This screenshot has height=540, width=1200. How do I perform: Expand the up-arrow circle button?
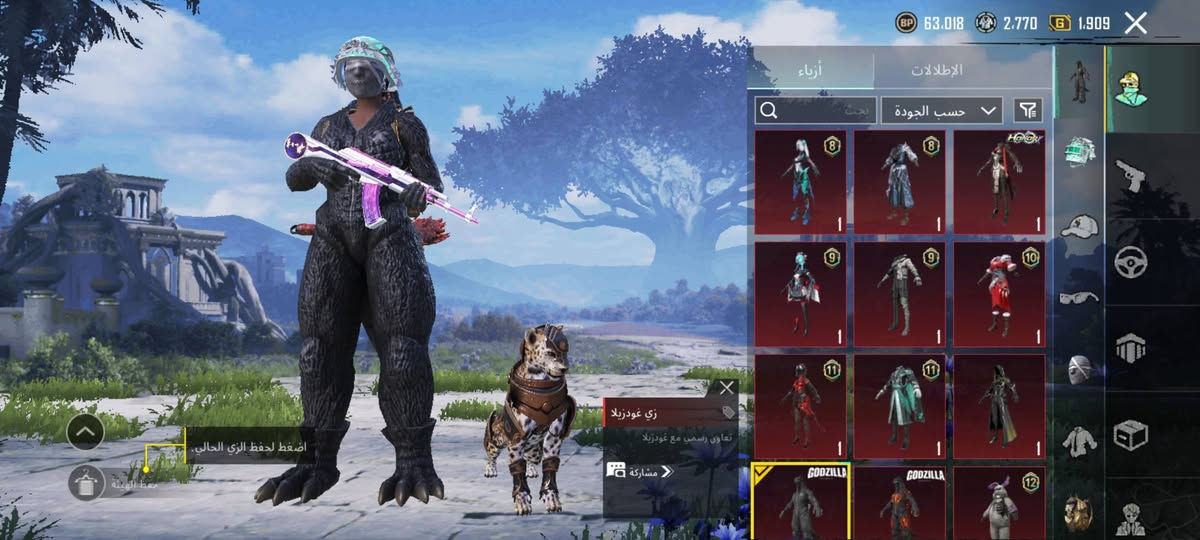coord(85,432)
